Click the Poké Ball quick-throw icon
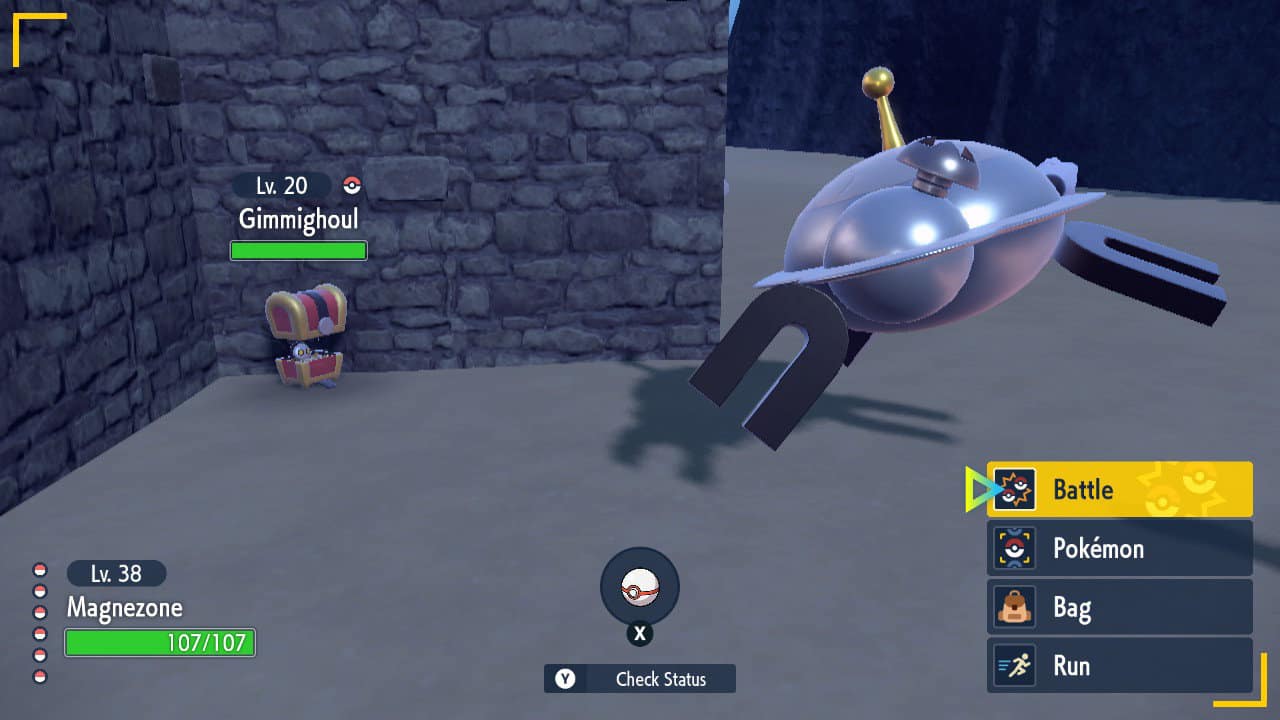Image resolution: width=1280 pixels, height=720 pixels. (x=640, y=588)
